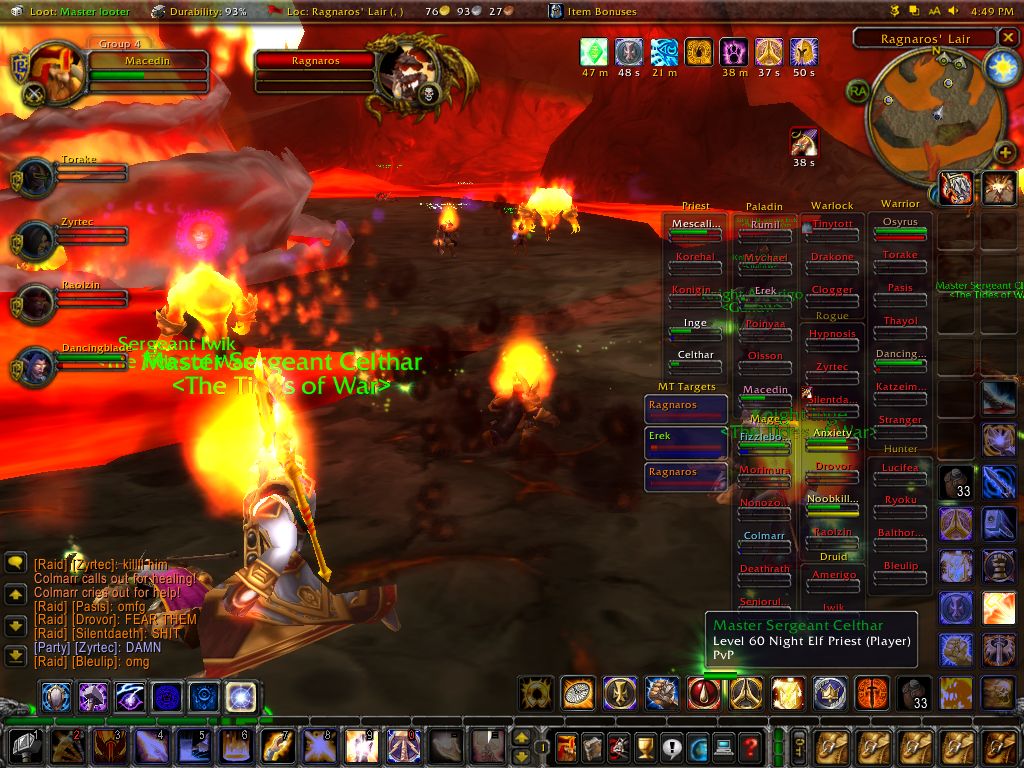Select Mescali in the Priest raid column
This screenshot has width=1024, height=768.
point(695,225)
